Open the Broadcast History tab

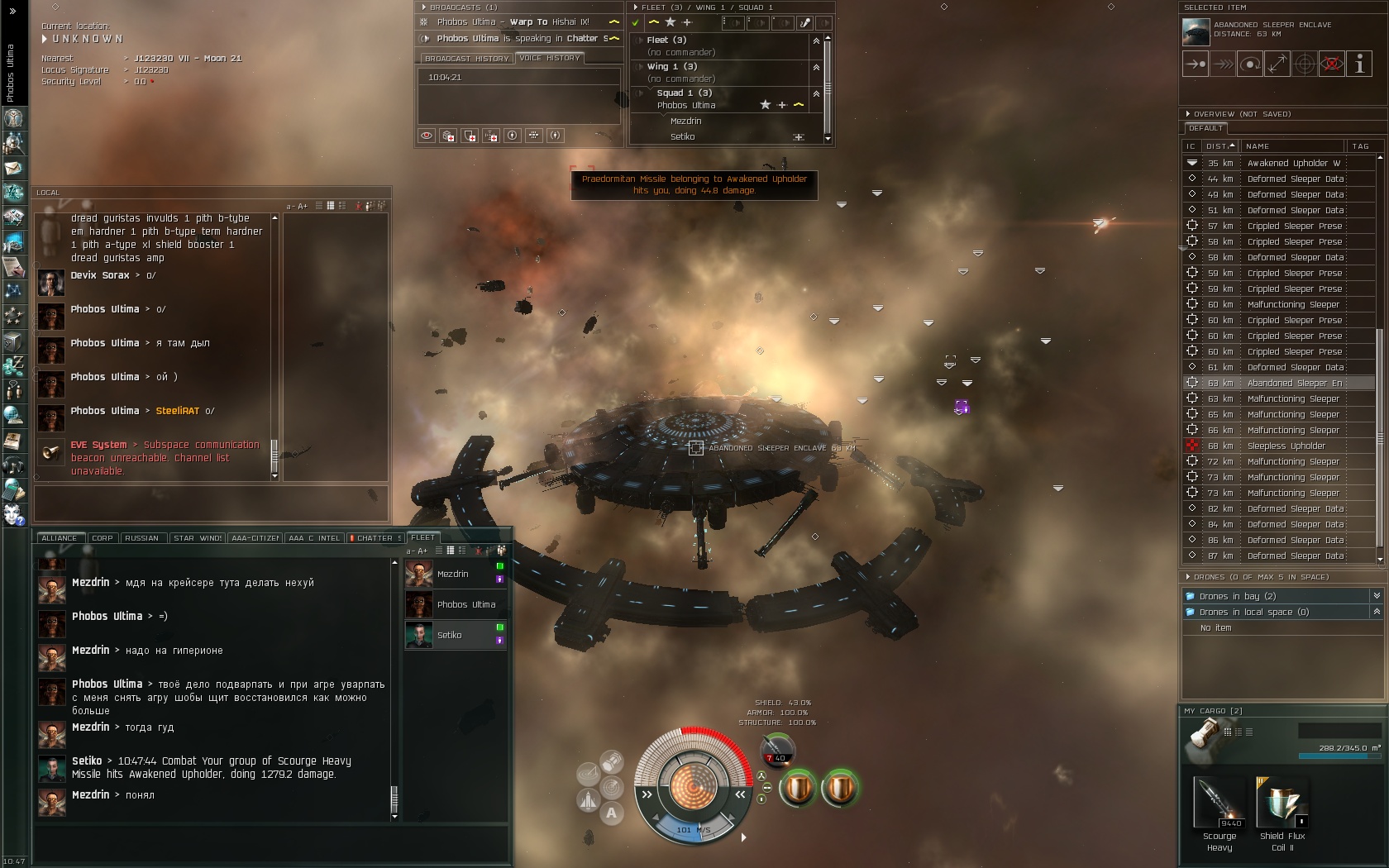(466, 59)
